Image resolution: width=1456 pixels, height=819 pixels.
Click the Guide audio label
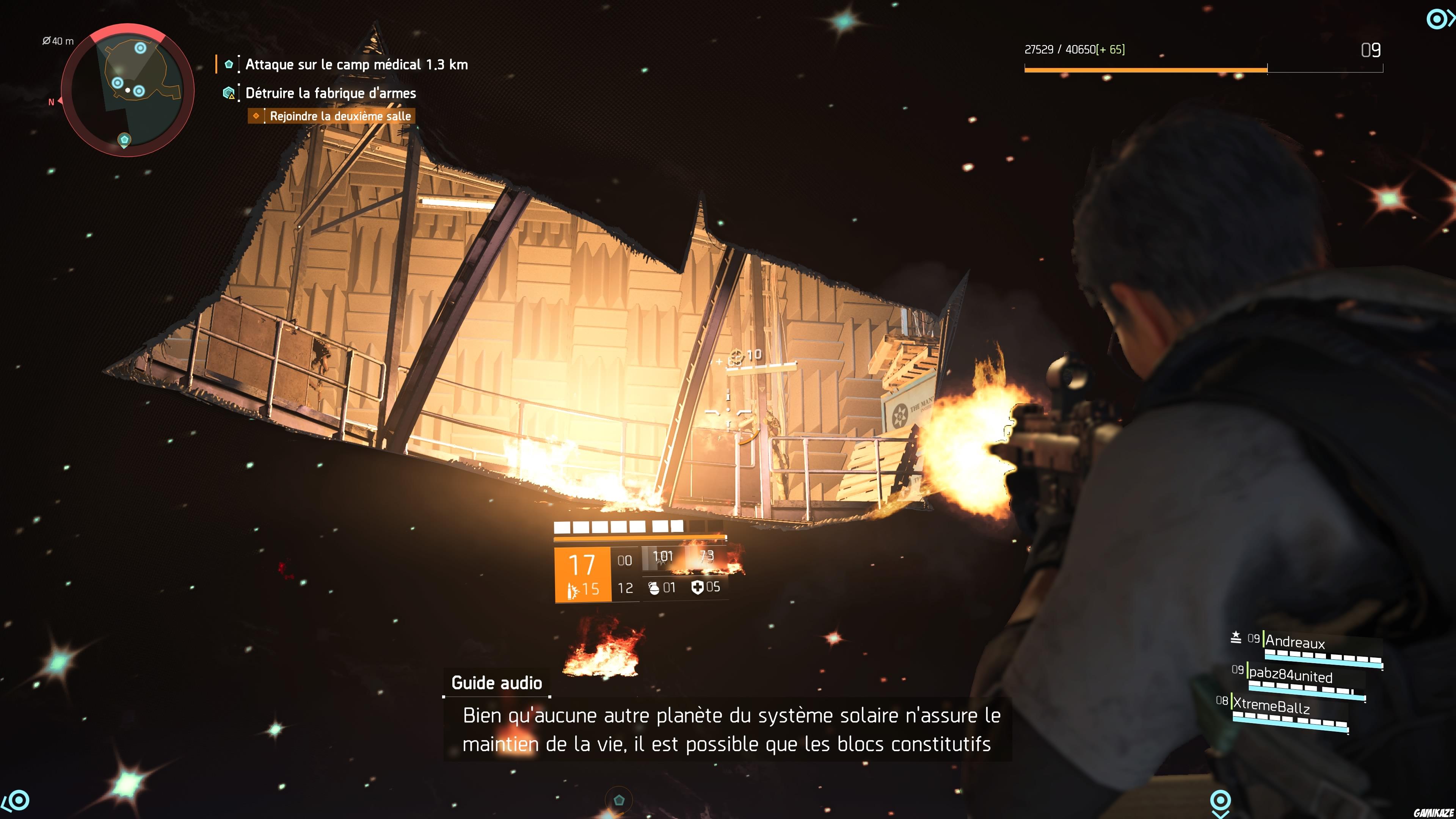click(x=496, y=683)
